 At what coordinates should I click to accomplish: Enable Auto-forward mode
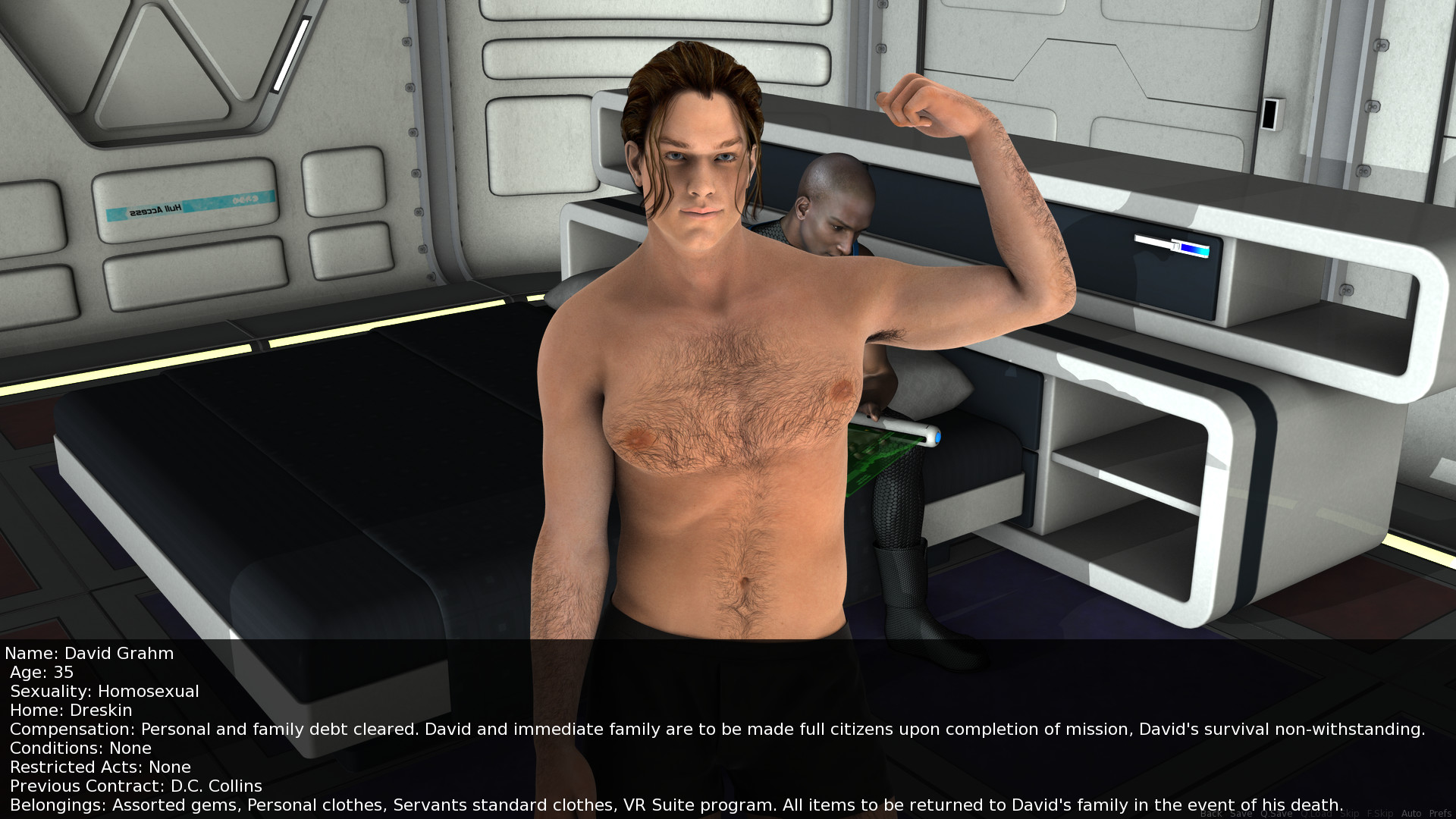point(1410,813)
